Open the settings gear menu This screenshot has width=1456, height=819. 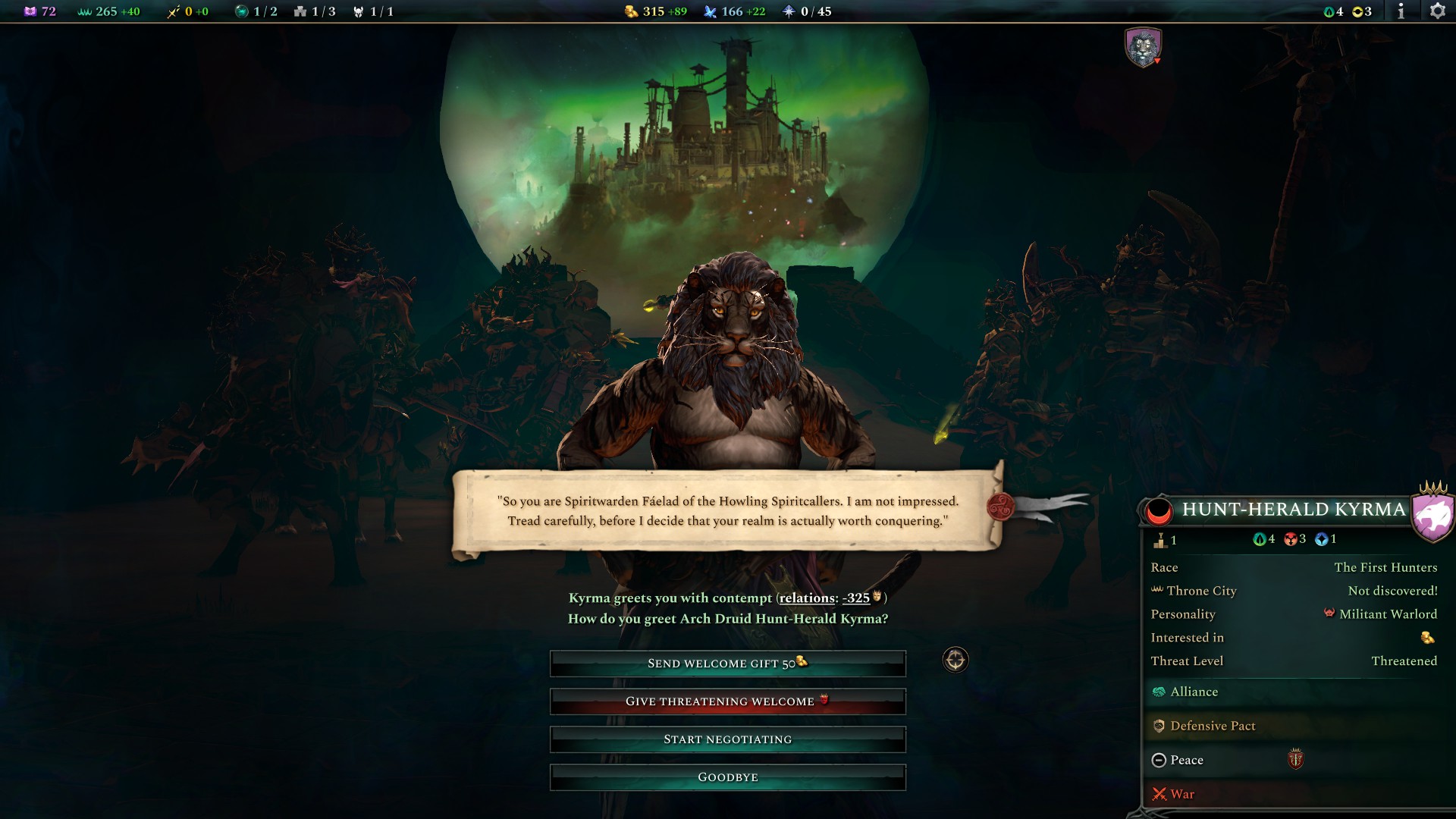pos(1438,11)
